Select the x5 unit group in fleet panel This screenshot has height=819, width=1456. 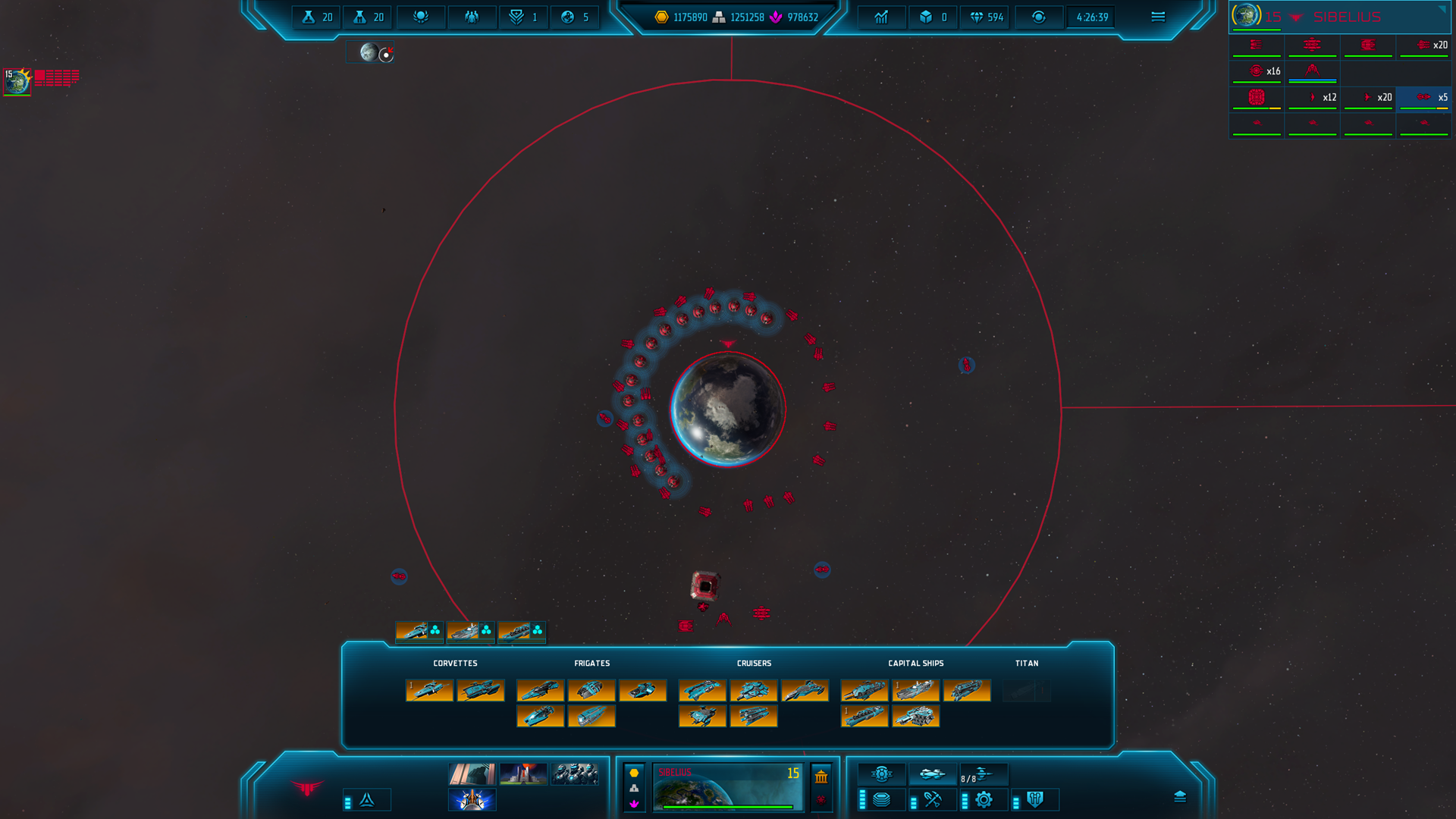(1423, 98)
